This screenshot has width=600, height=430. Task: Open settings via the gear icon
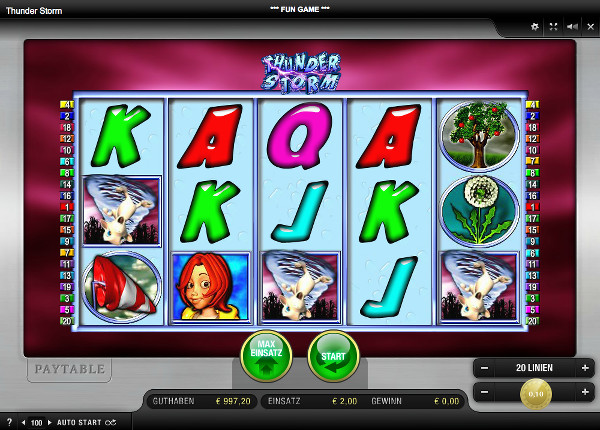click(x=534, y=27)
